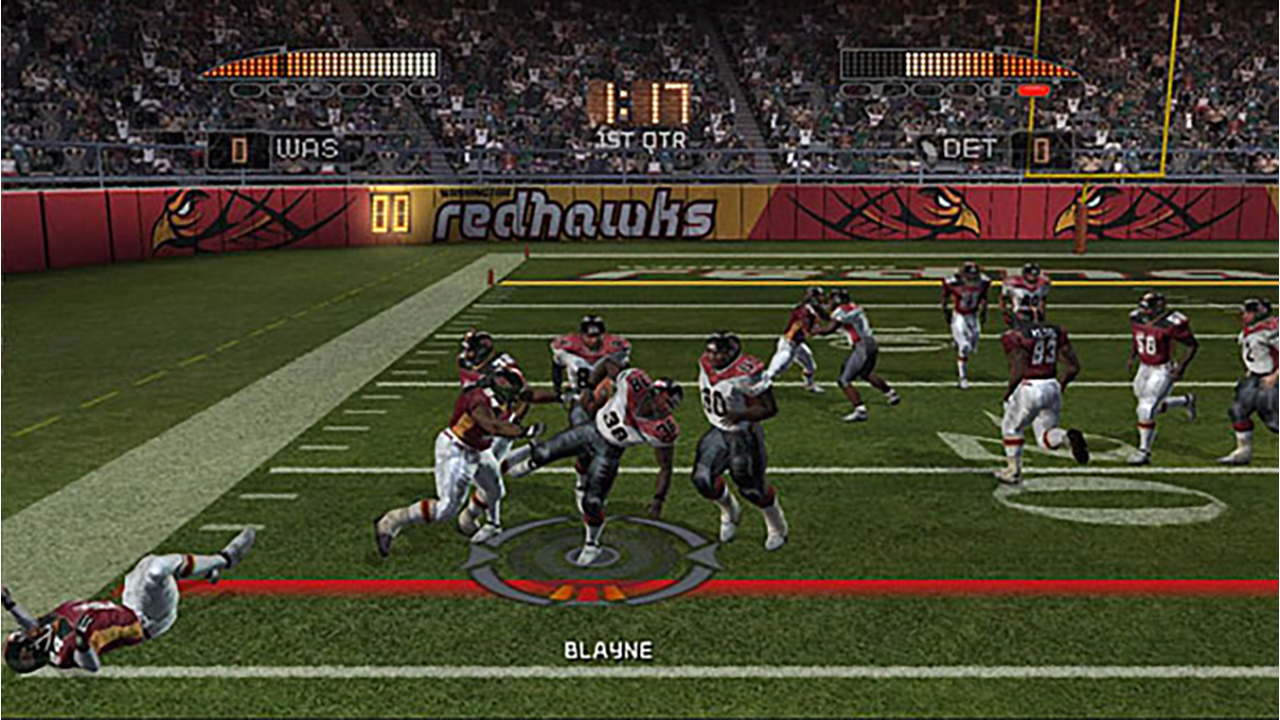Image resolution: width=1280 pixels, height=720 pixels.
Task: Expand the Washington momentum meter panel
Action: (320, 62)
